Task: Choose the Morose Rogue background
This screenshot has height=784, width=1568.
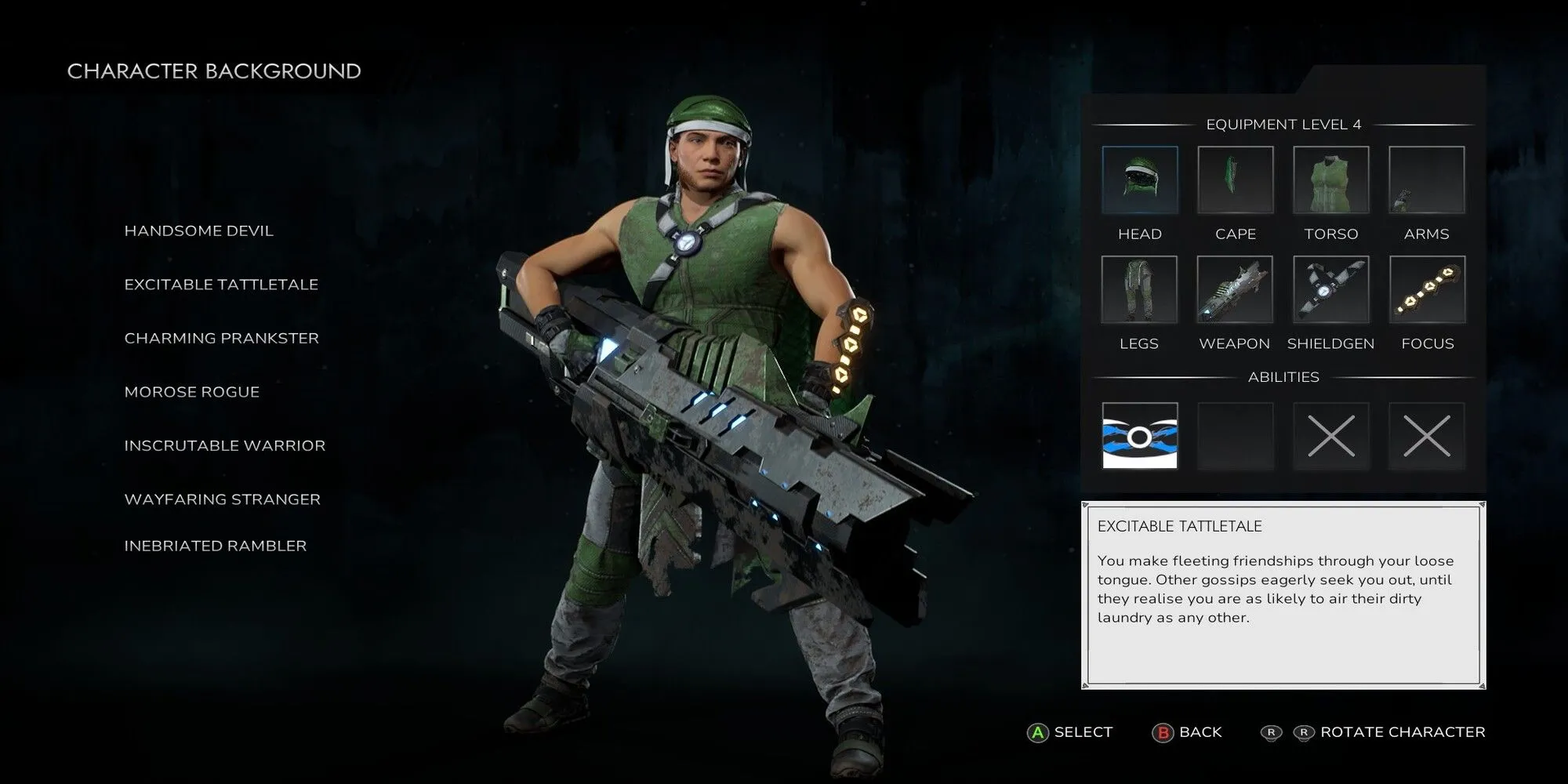Action: pyautogui.click(x=191, y=392)
